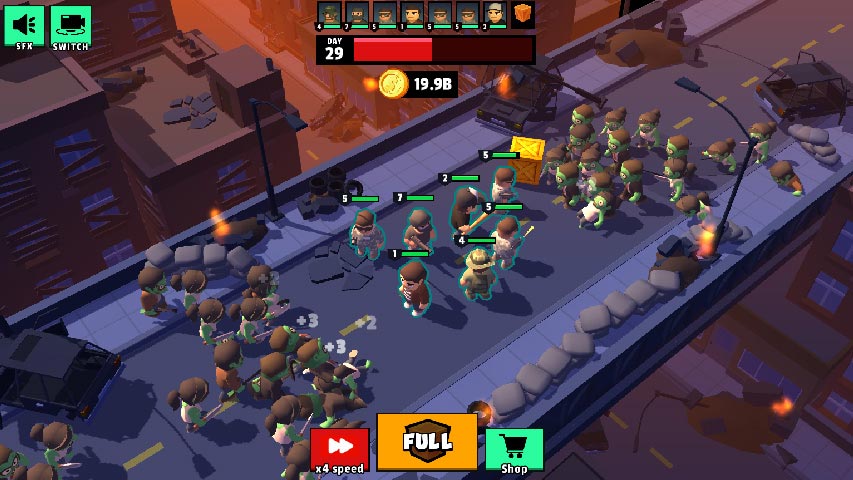Open the Shop
853x480 pixels.
click(514, 448)
